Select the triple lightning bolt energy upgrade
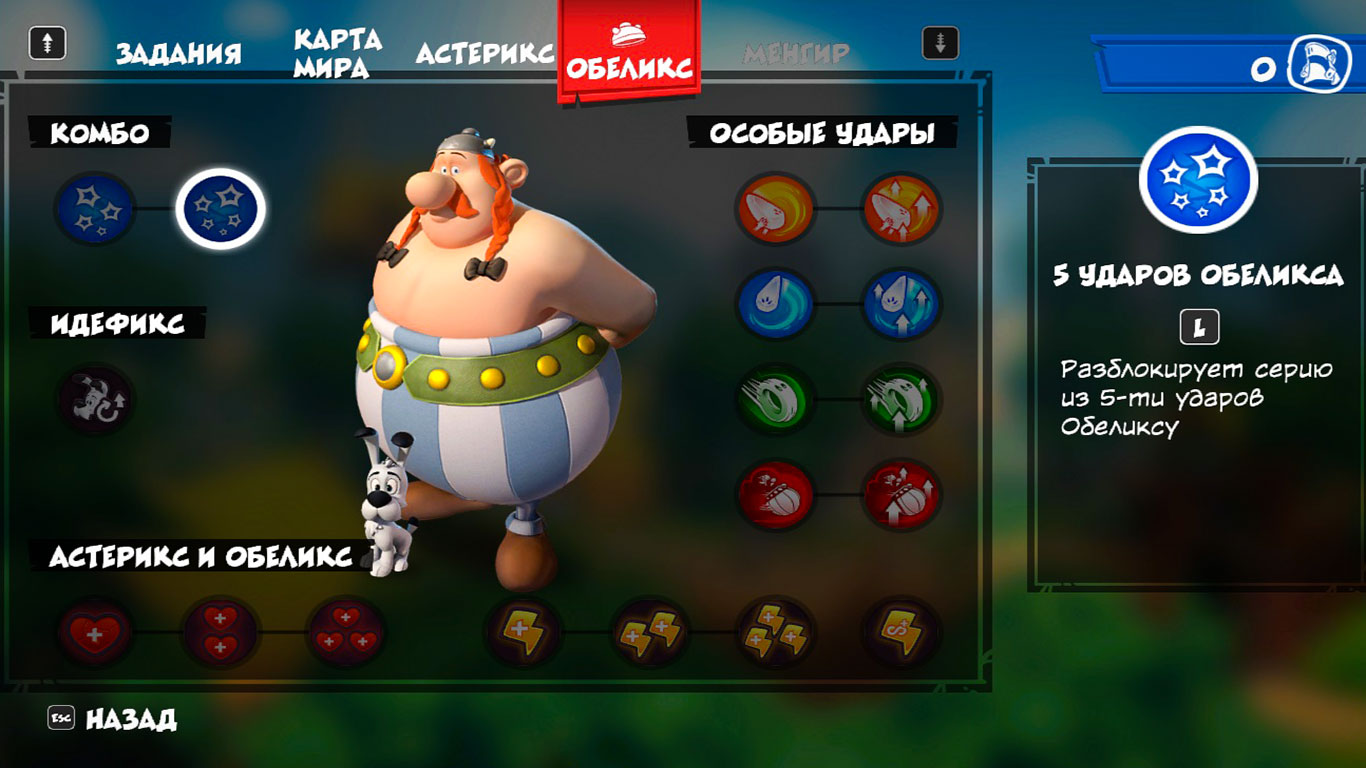This screenshot has width=1366, height=768. [x=775, y=633]
